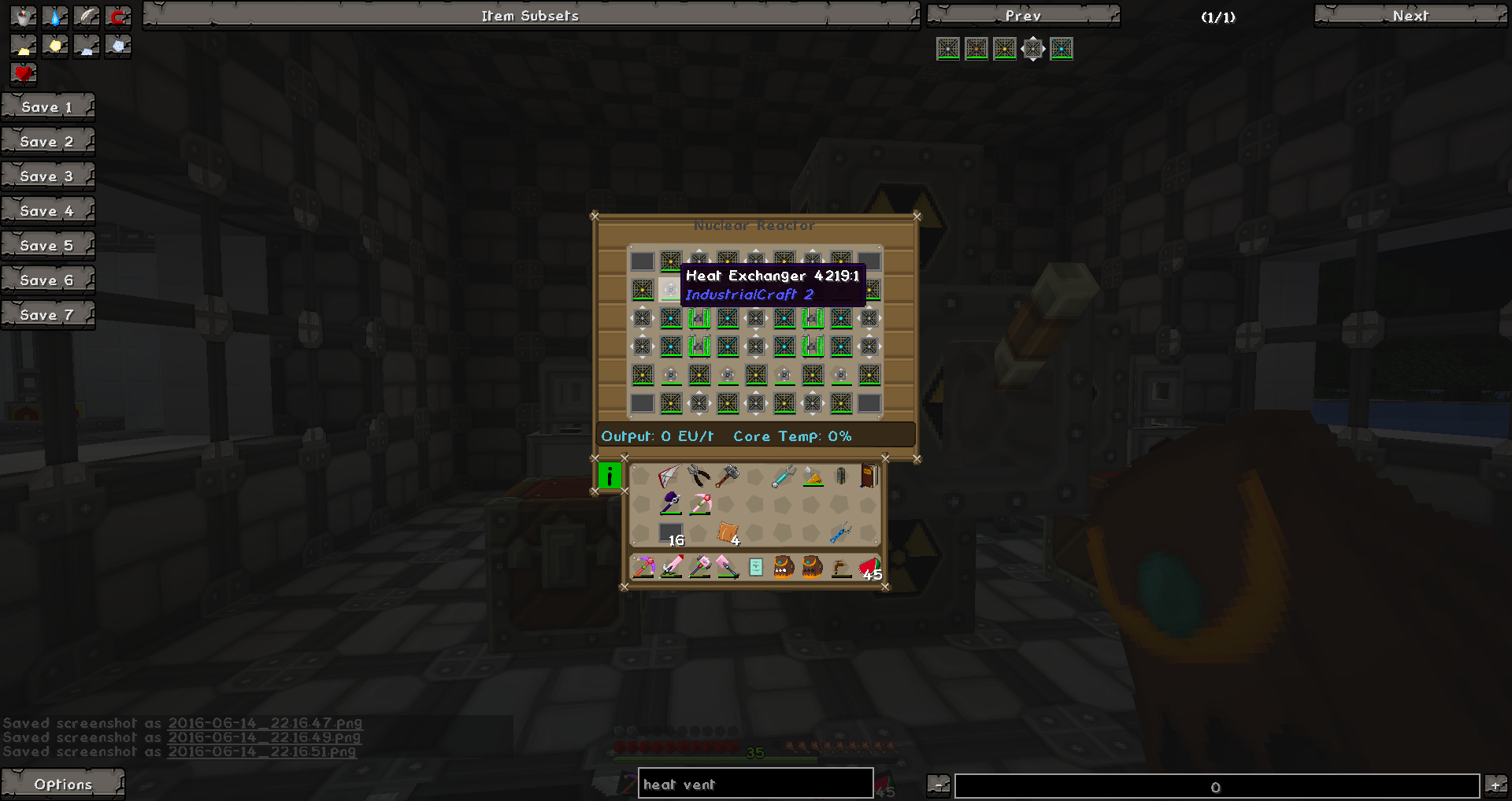1512x801 pixels.
Task: Open the NEI Options menu
Action: tap(62, 784)
